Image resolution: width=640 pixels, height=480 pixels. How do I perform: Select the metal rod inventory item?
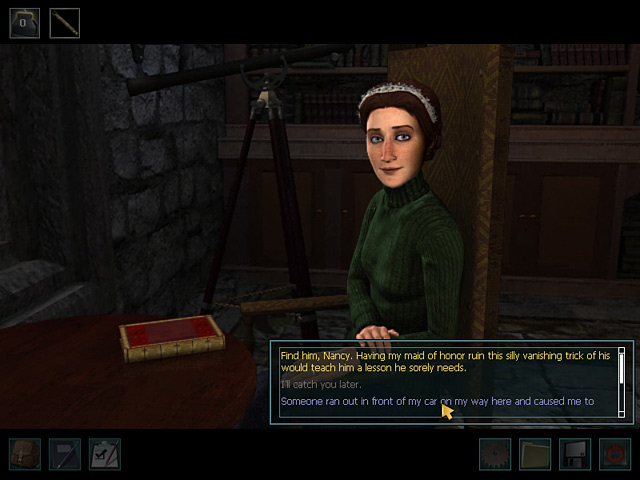[x=65, y=22]
